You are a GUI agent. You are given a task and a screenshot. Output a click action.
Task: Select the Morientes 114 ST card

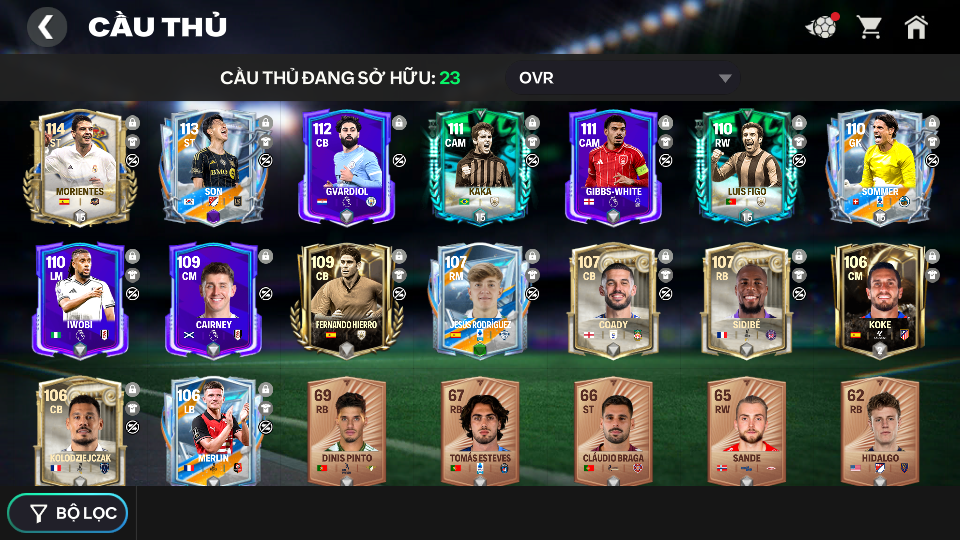coord(80,166)
